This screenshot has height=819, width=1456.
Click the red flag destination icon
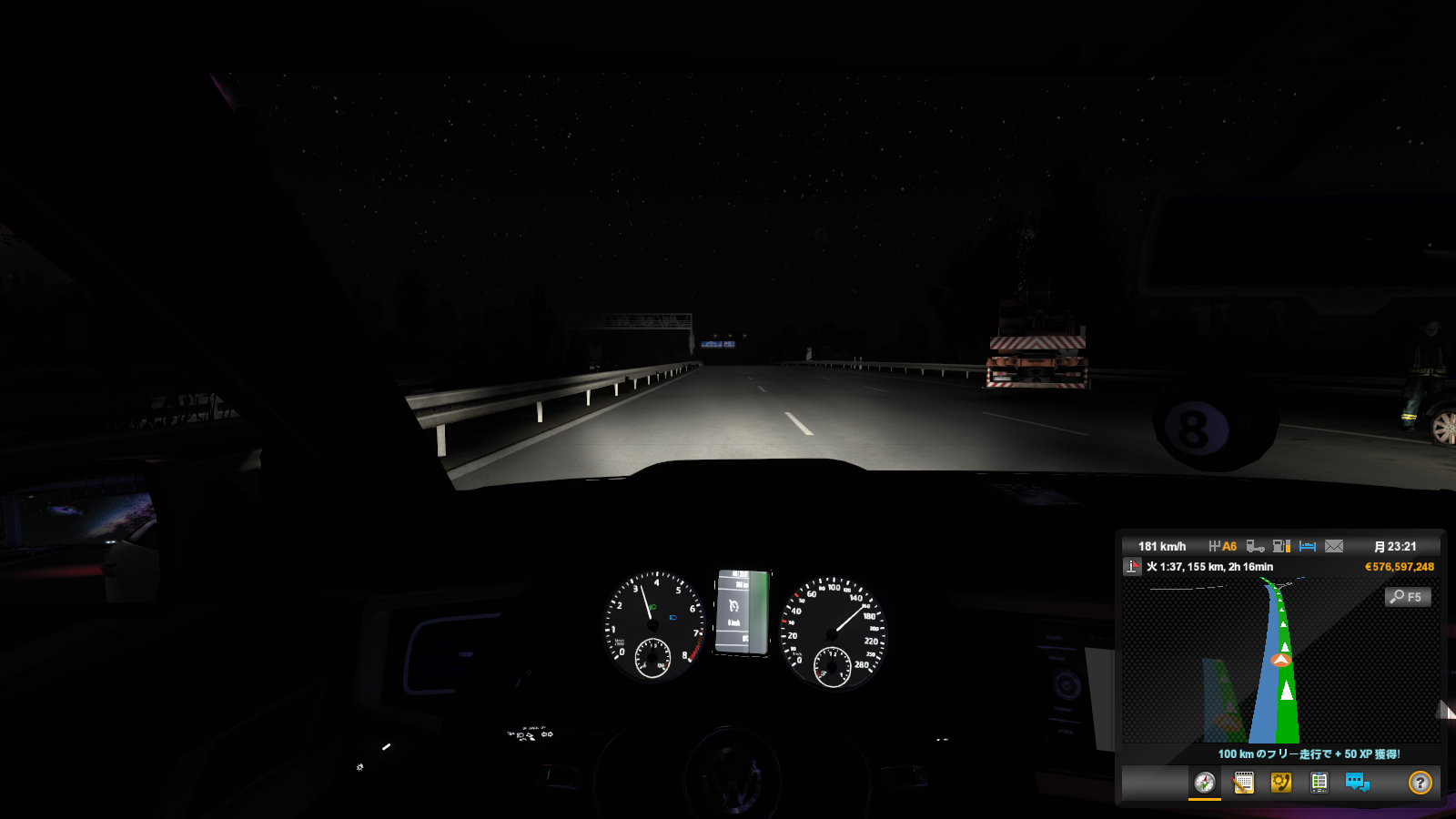click(1132, 567)
